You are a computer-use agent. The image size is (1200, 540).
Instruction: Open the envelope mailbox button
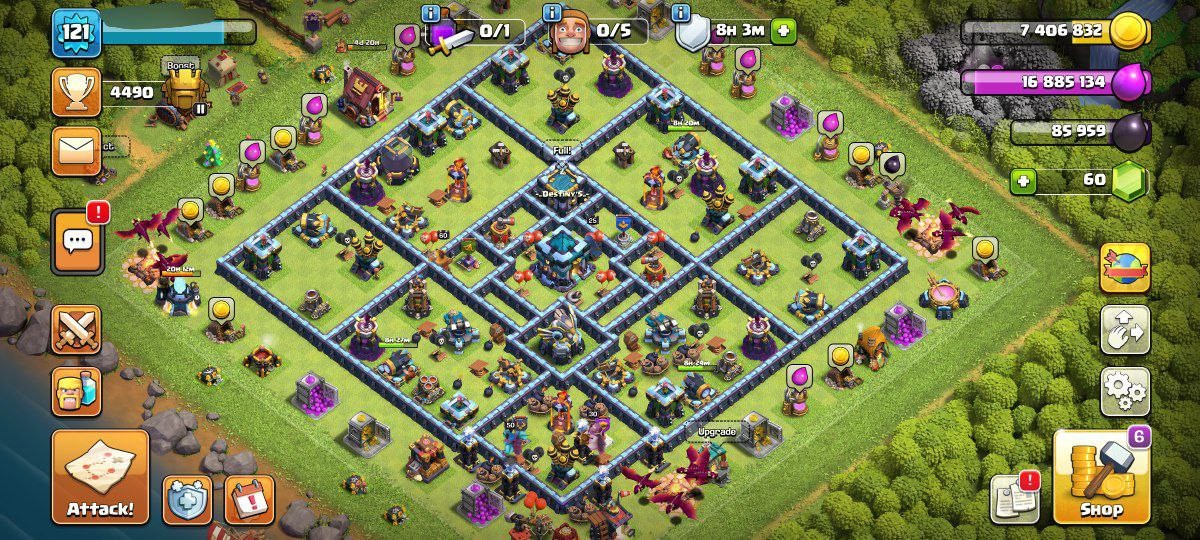click(x=76, y=151)
